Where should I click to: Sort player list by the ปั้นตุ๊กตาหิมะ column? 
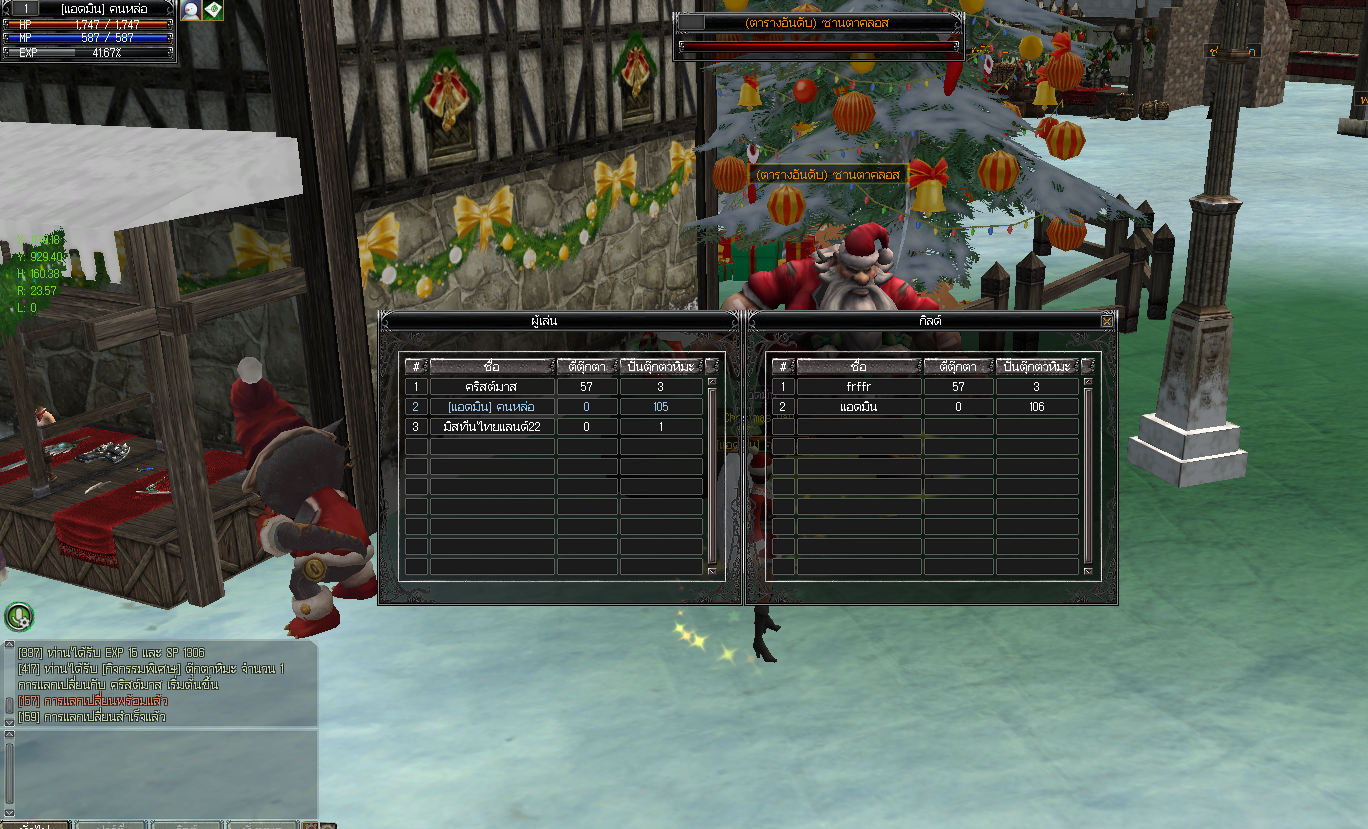(x=661, y=367)
